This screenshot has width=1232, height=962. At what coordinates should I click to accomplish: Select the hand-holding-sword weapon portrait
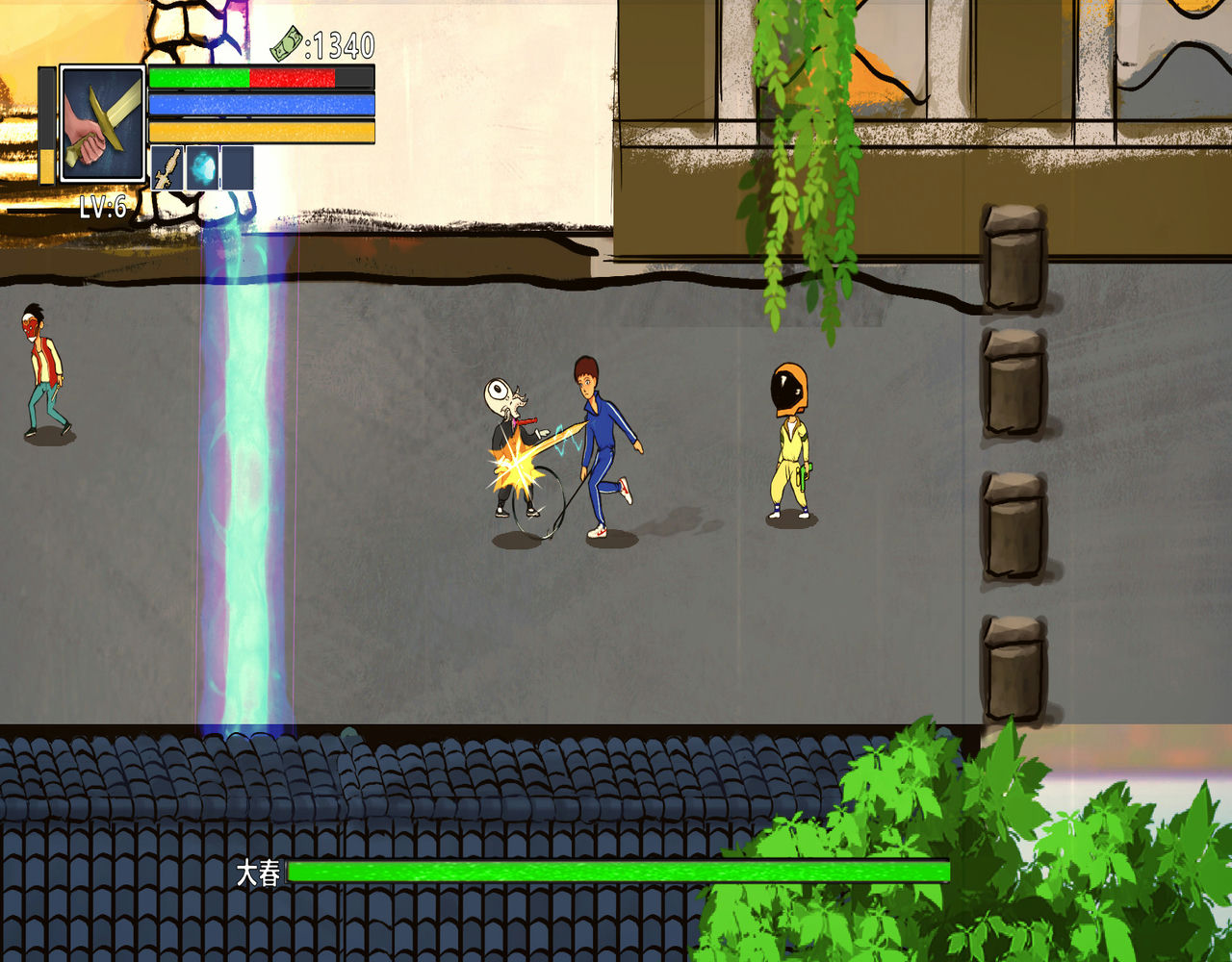(102, 123)
